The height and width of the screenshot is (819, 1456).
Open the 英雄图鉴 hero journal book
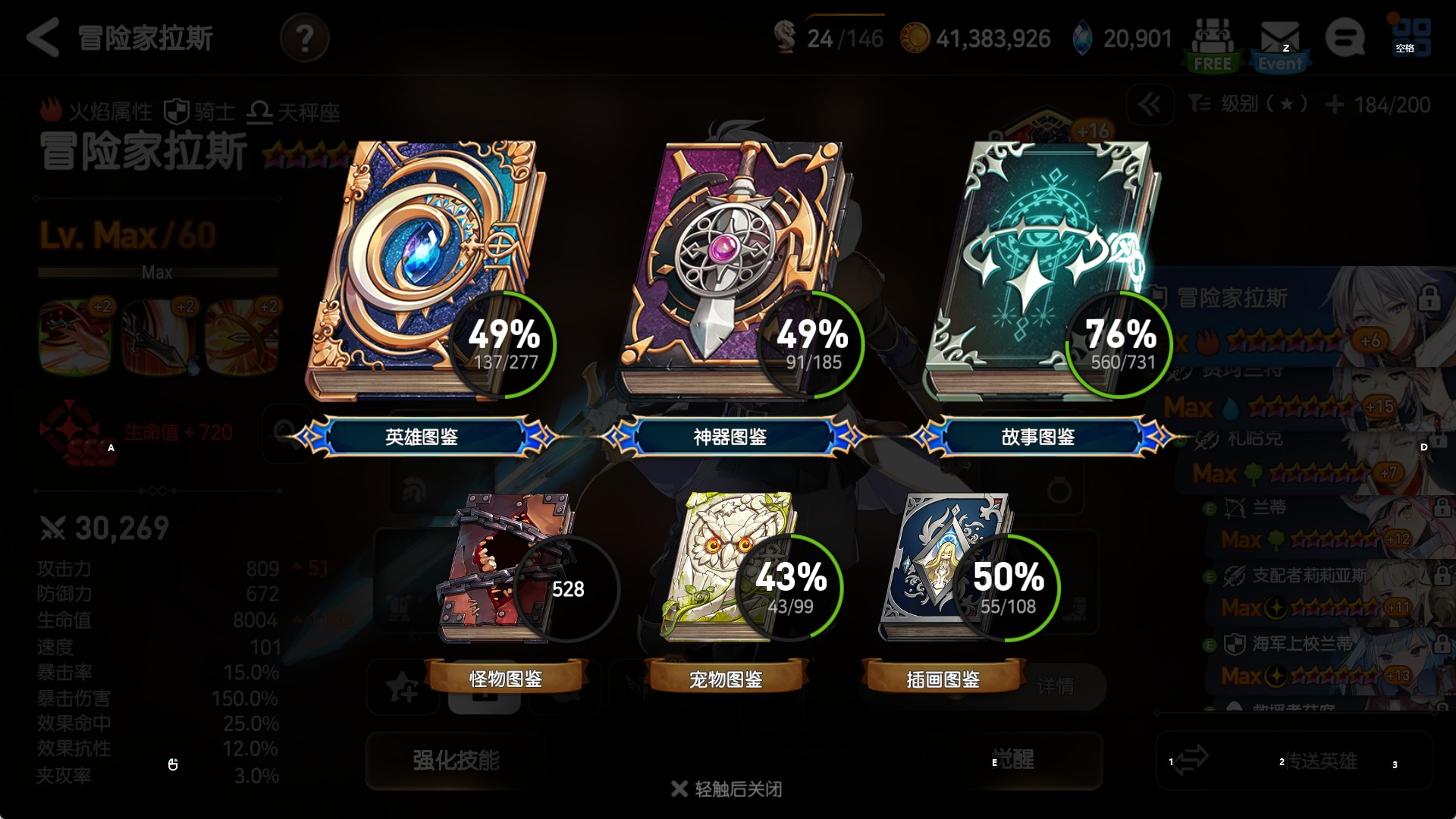(x=425, y=273)
